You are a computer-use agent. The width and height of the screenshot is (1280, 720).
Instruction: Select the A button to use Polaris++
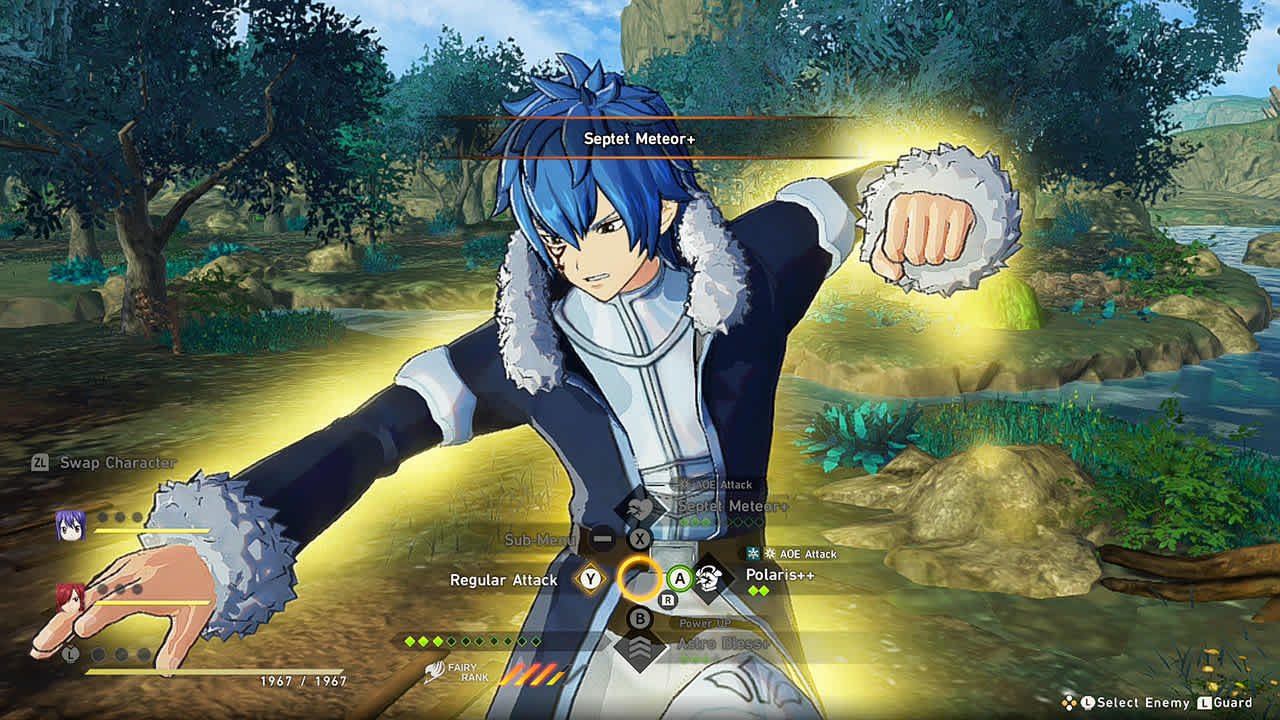(x=680, y=579)
